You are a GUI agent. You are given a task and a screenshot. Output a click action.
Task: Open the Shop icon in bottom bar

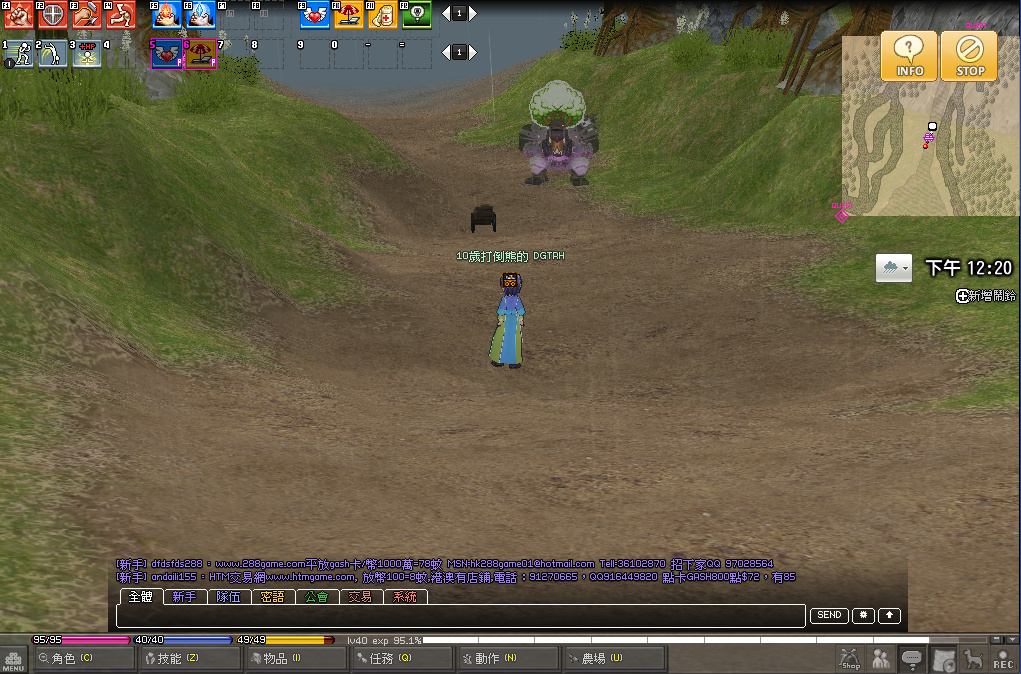tap(850, 659)
